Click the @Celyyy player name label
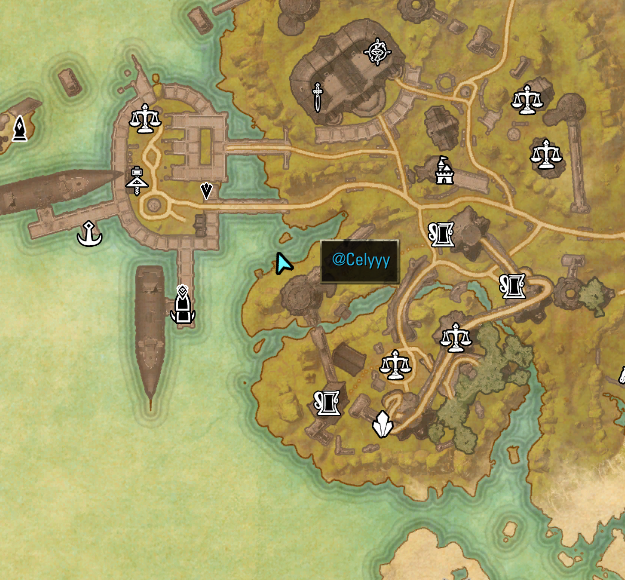625x580 pixels. (x=360, y=260)
